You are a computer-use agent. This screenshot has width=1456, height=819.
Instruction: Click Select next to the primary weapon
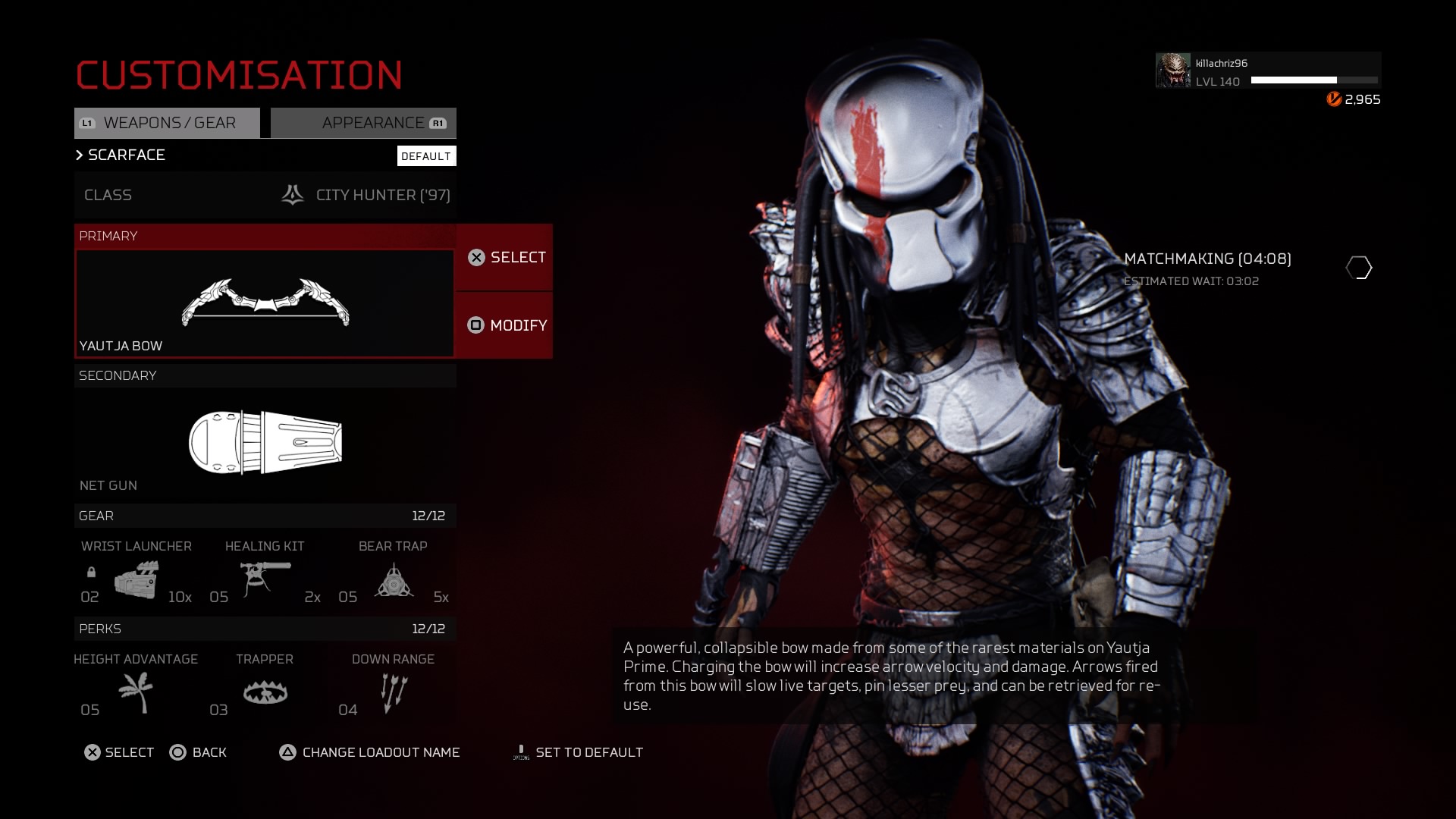505,258
